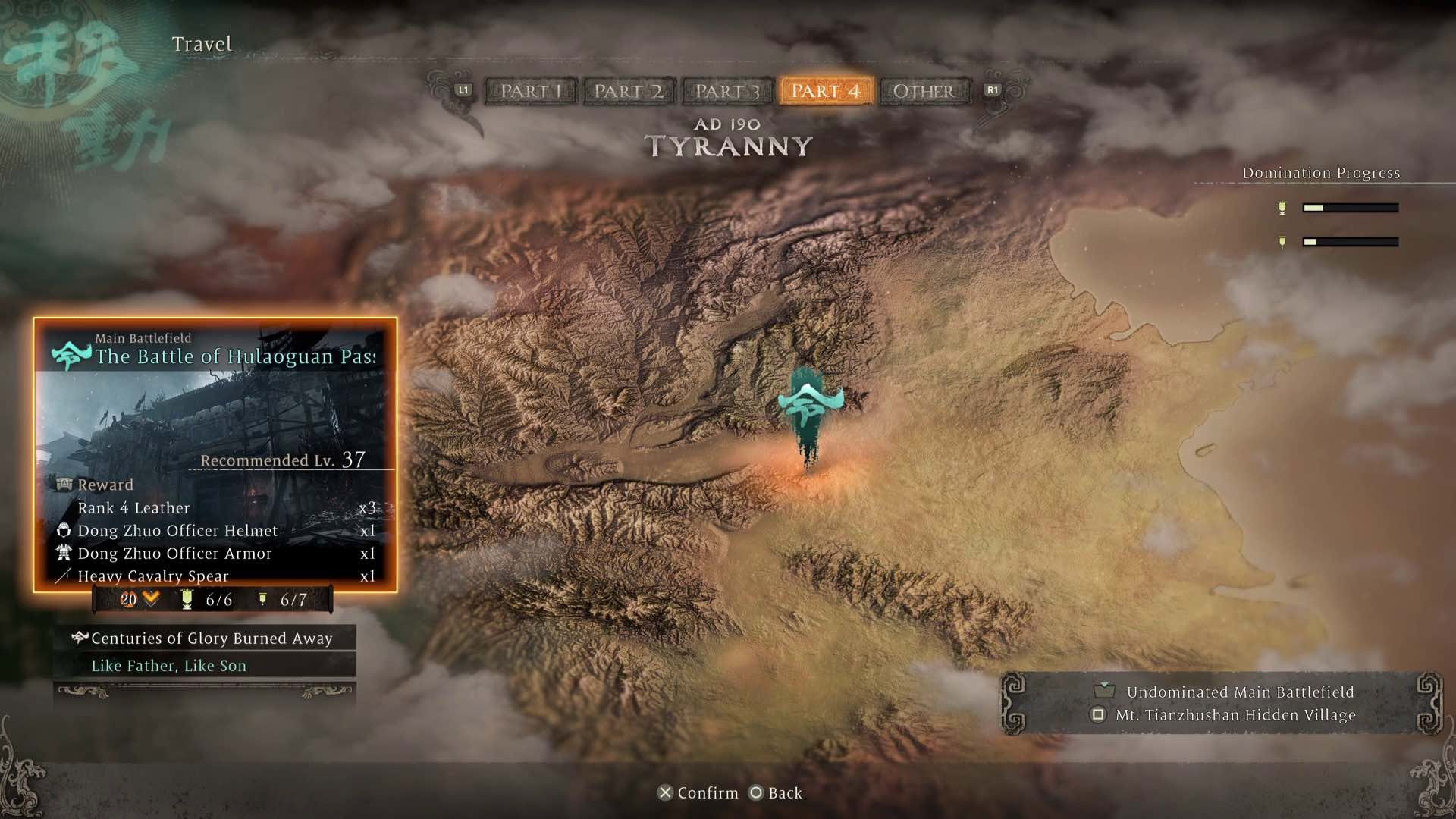Screen dimensions: 1456x819
Task: Go back from the Travel screen
Action: coord(776,792)
